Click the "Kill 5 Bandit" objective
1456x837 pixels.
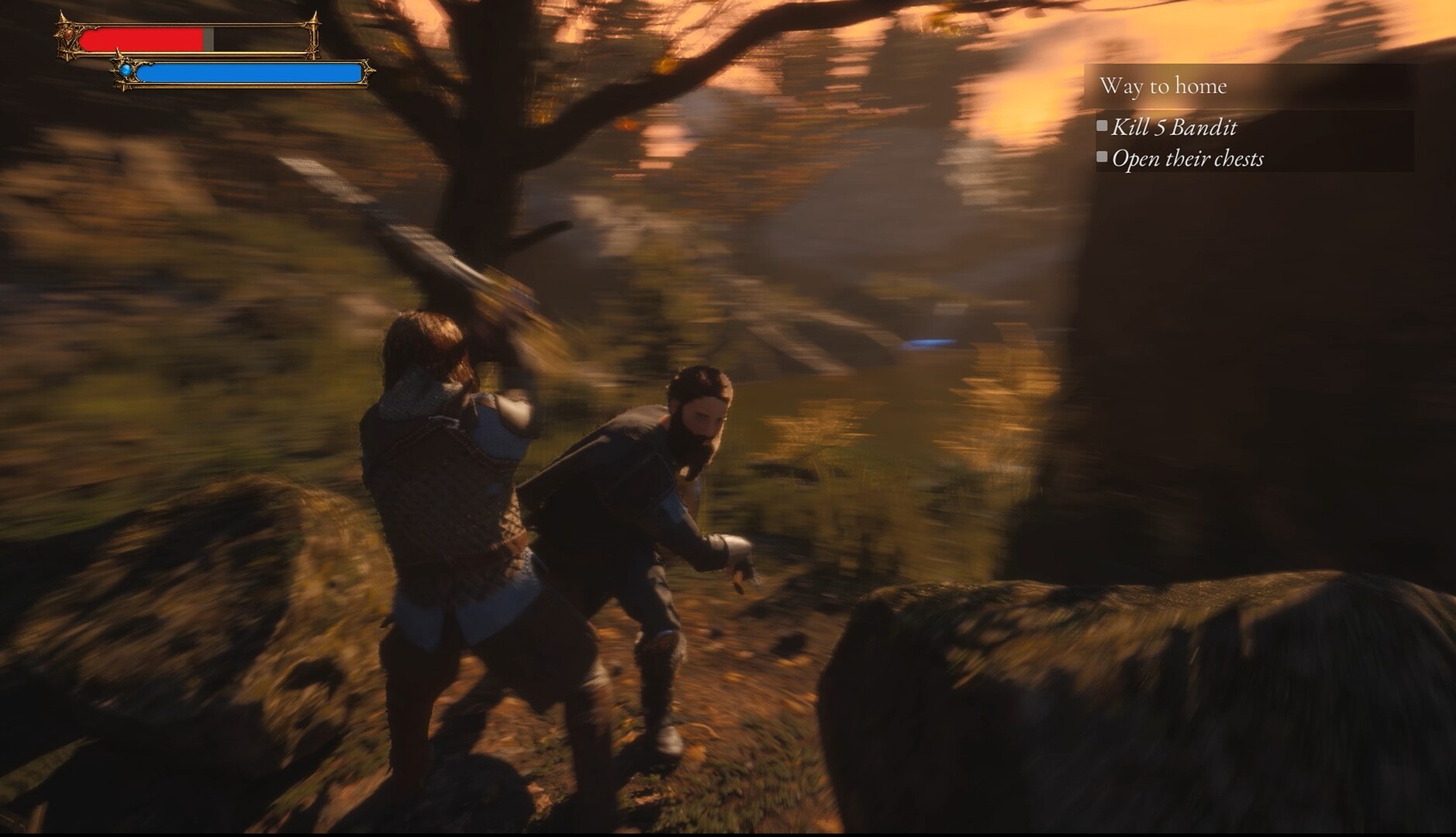pyautogui.click(x=1174, y=127)
